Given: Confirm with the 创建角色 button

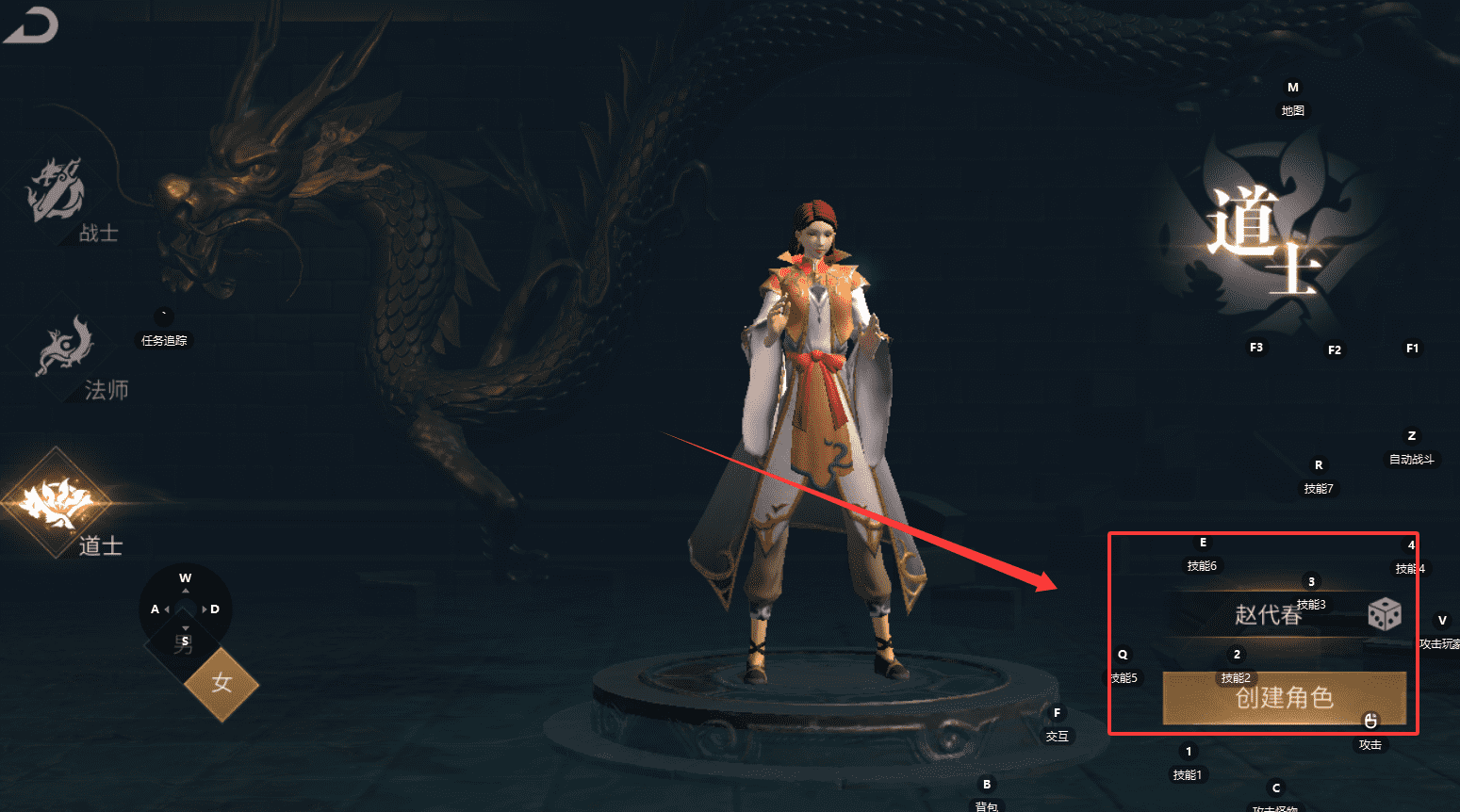Looking at the screenshot, I should [1284, 698].
